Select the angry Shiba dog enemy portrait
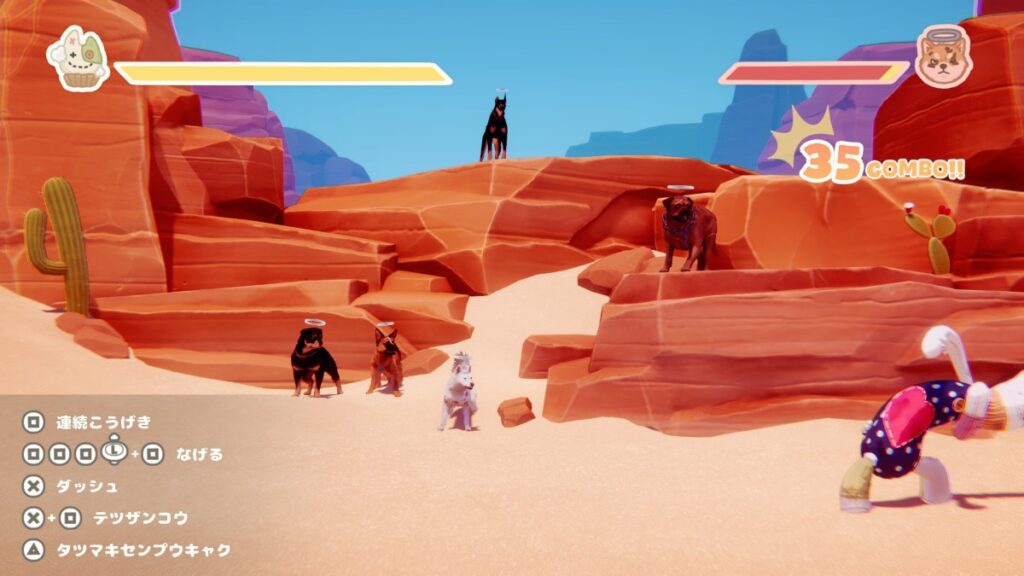This screenshot has width=1024, height=576. coord(943,57)
